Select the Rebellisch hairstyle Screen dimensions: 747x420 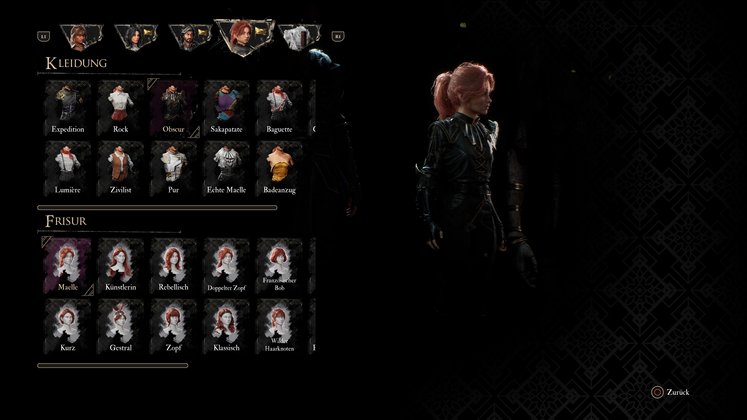[x=172, y=265]
